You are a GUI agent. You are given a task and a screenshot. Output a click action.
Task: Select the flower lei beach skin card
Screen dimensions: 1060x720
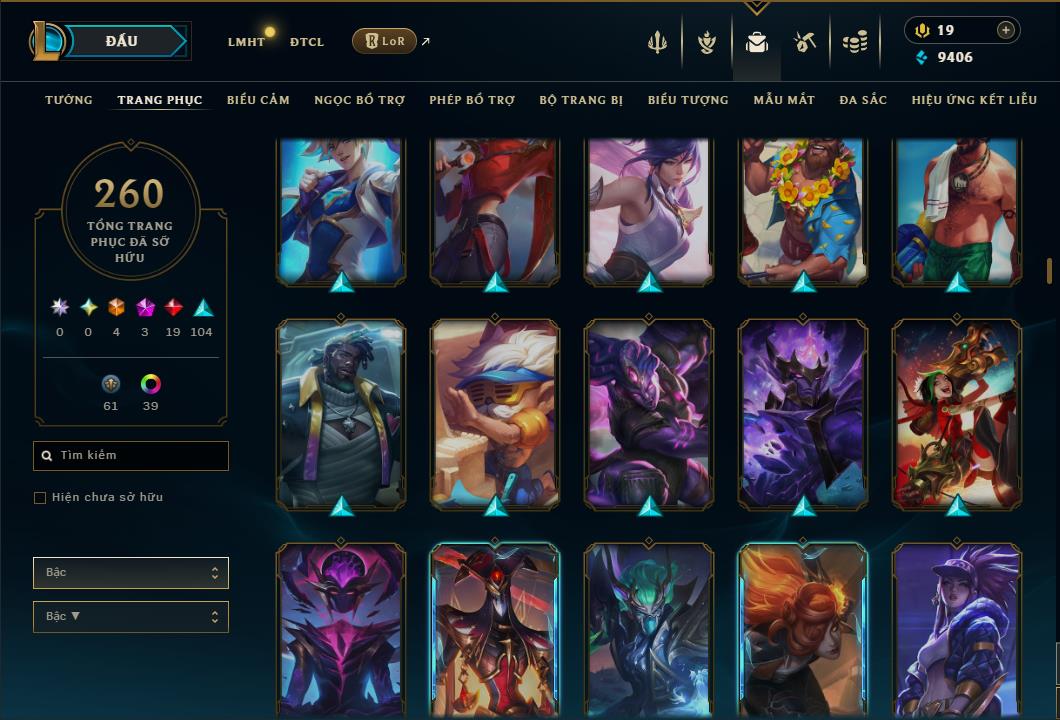coord(804,210)
